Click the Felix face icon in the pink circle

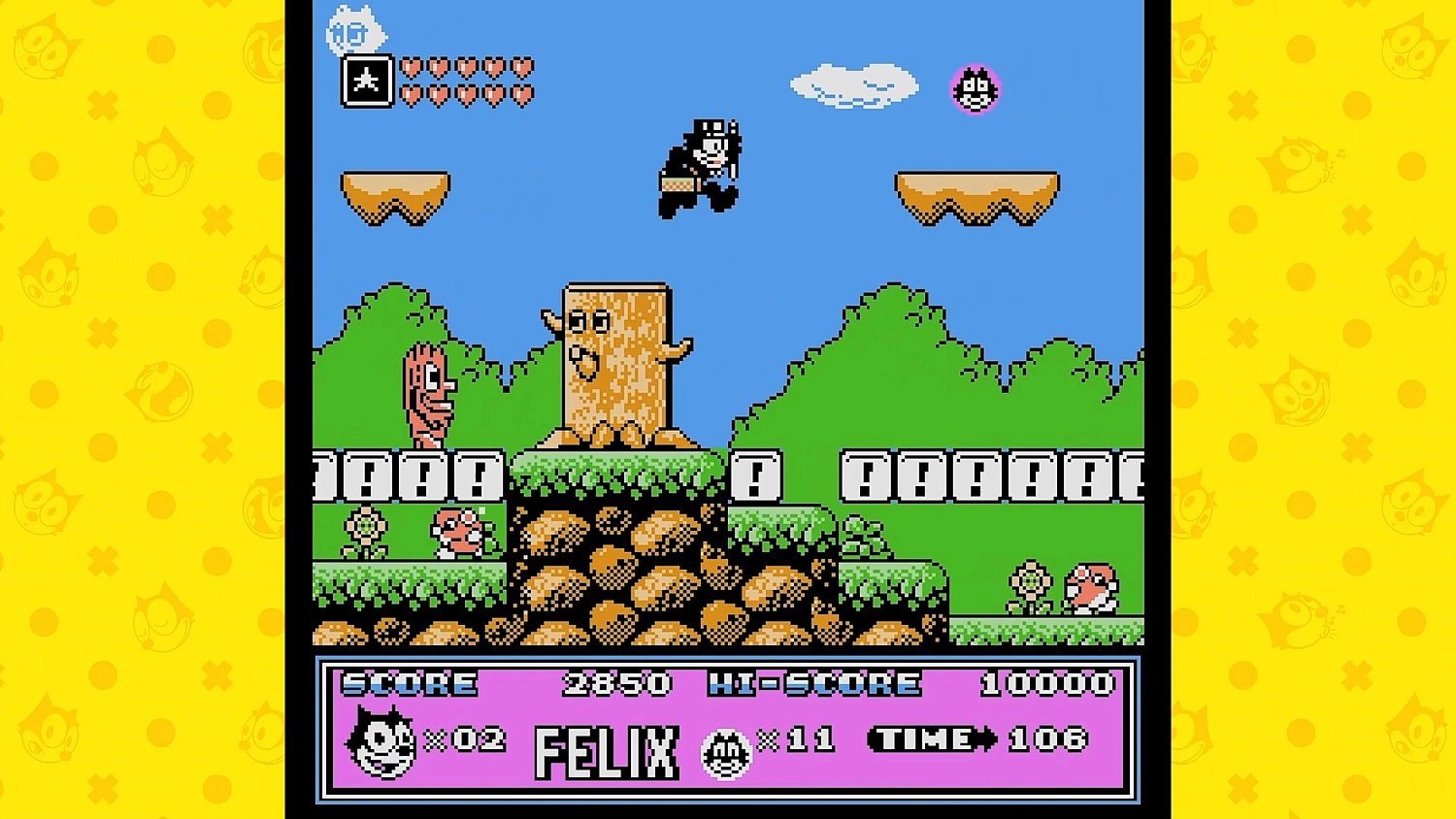pyautogui.click(x=974, y=88)
